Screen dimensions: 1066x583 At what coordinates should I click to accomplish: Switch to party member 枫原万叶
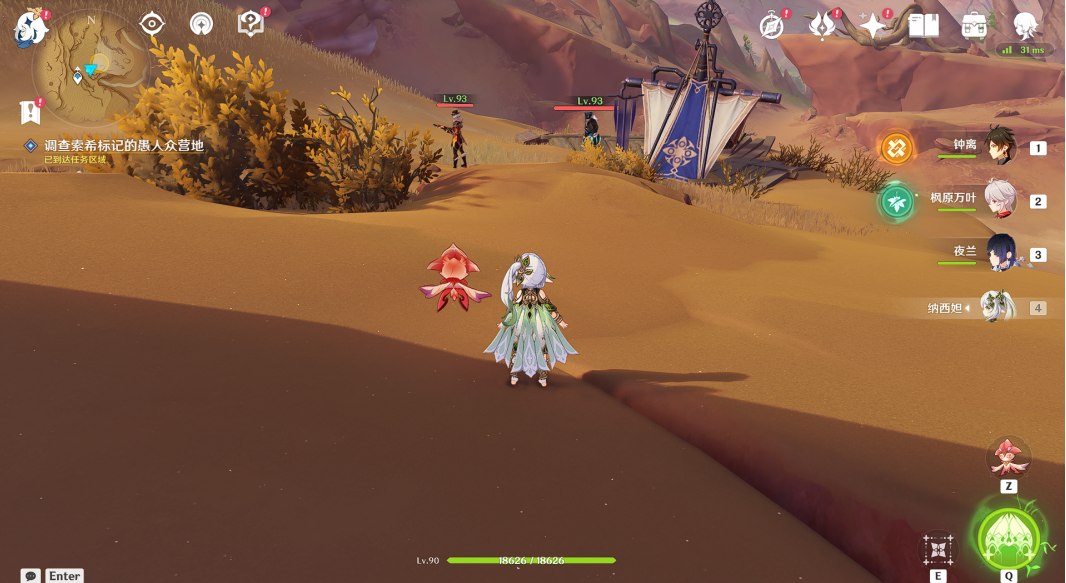point(1000,200)
